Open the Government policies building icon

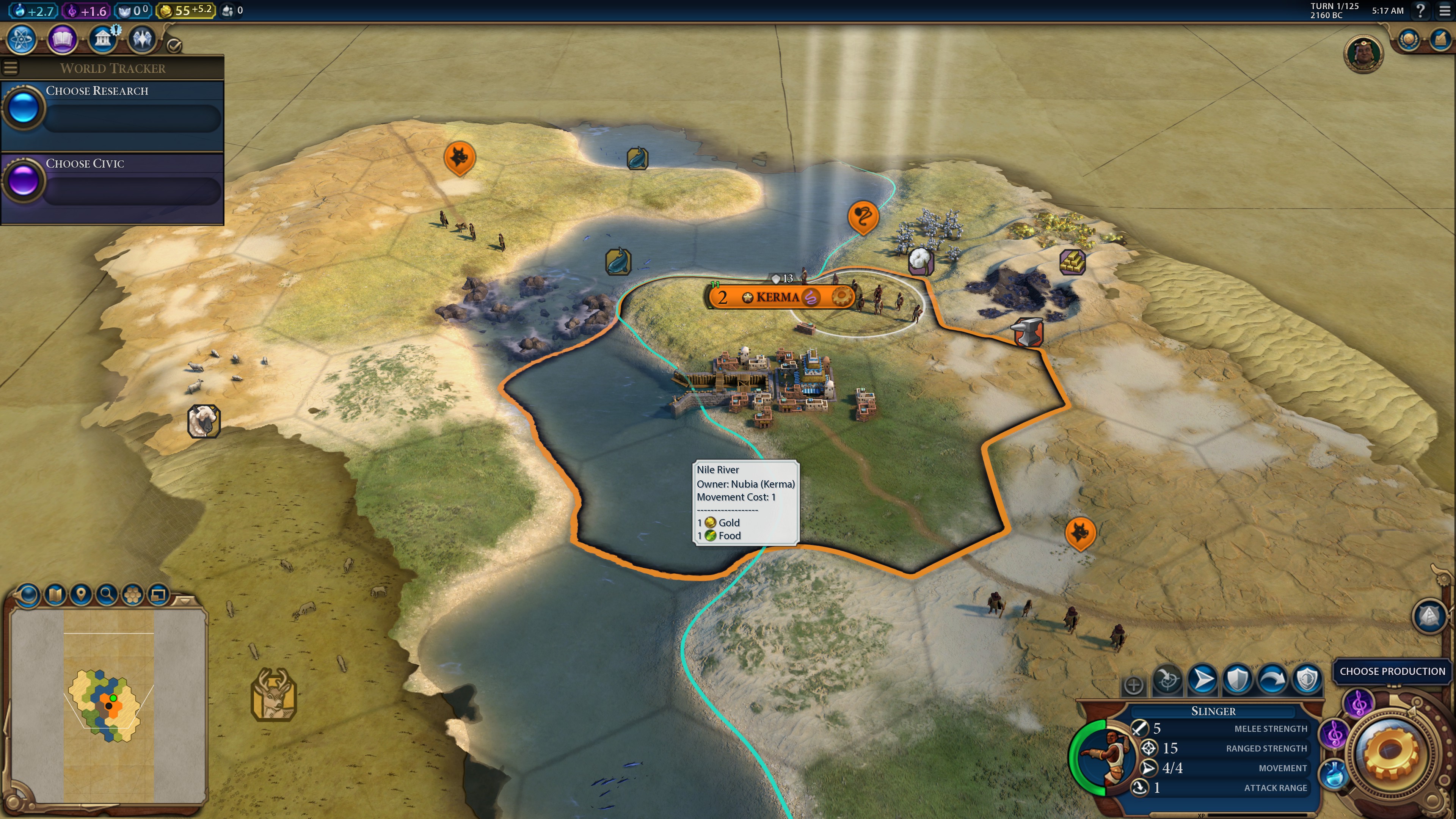tap(102, 38)
